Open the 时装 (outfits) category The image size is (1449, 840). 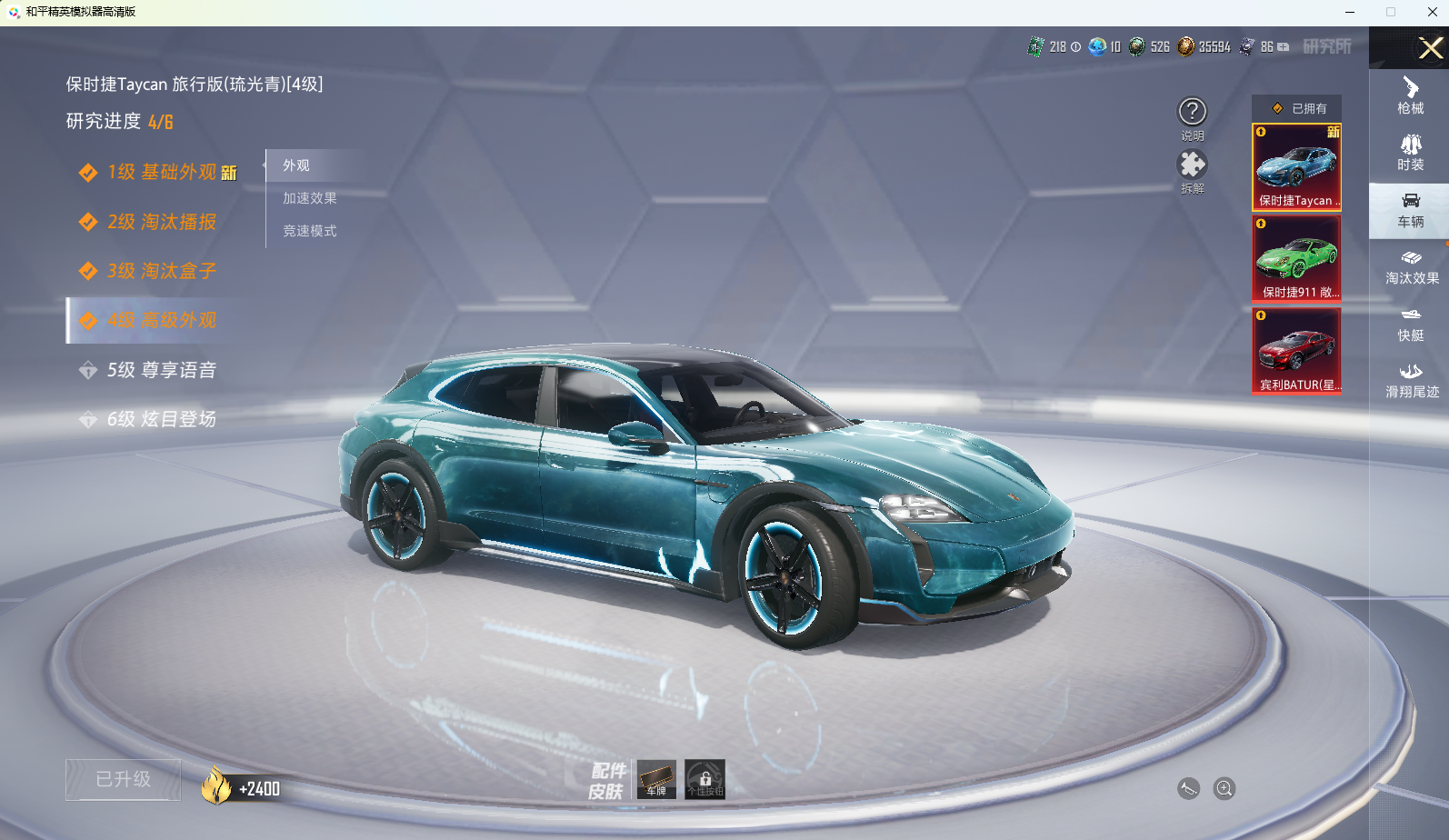(1410, 153)
